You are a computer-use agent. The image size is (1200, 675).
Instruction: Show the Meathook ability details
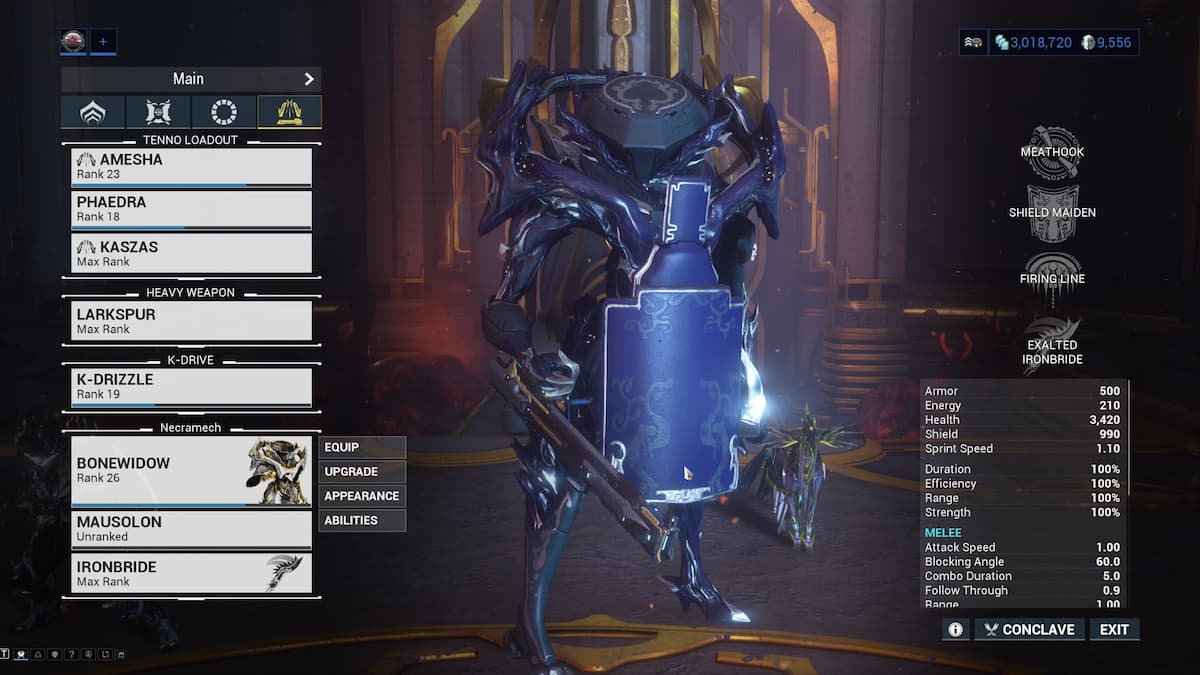coord(1052,152)
